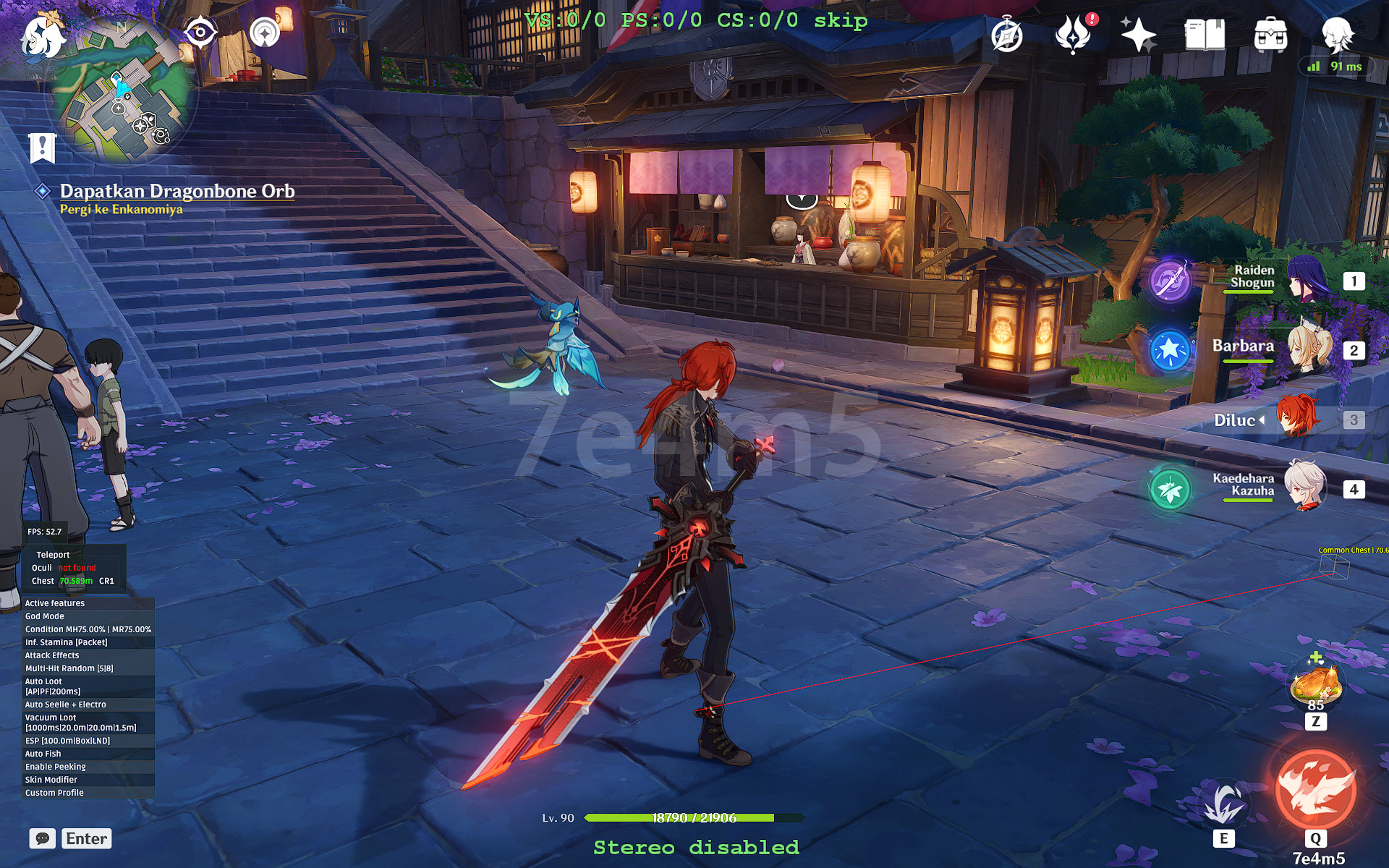Open the Archive book icon
The height and width of the screenshot is (868, 1389).
pyautogui.click(x=1205, y=34)
